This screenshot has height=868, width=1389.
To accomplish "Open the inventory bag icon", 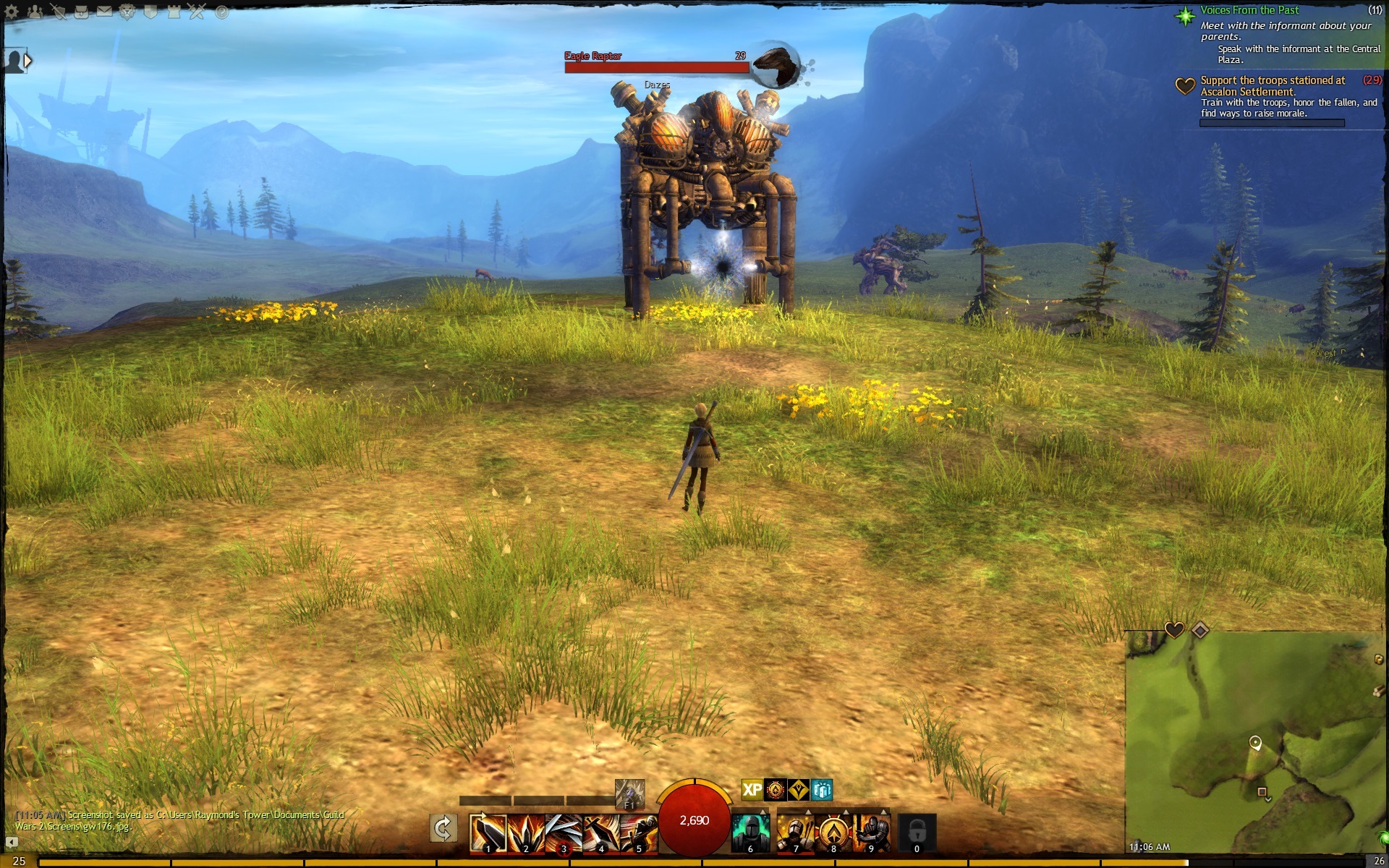I will [x=81, y=12].
